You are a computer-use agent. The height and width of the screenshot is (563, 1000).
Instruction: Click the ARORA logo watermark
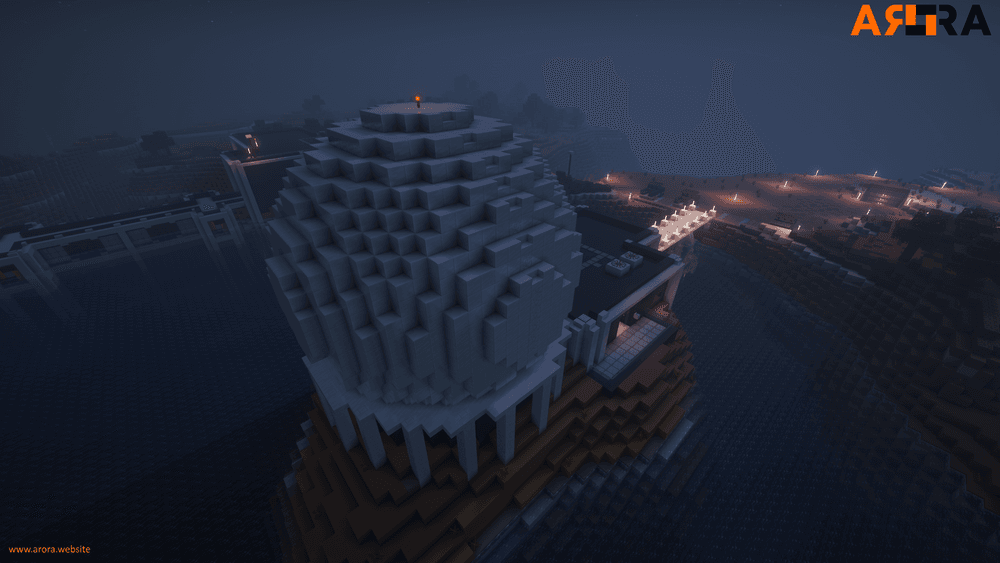tap(919, 20)
